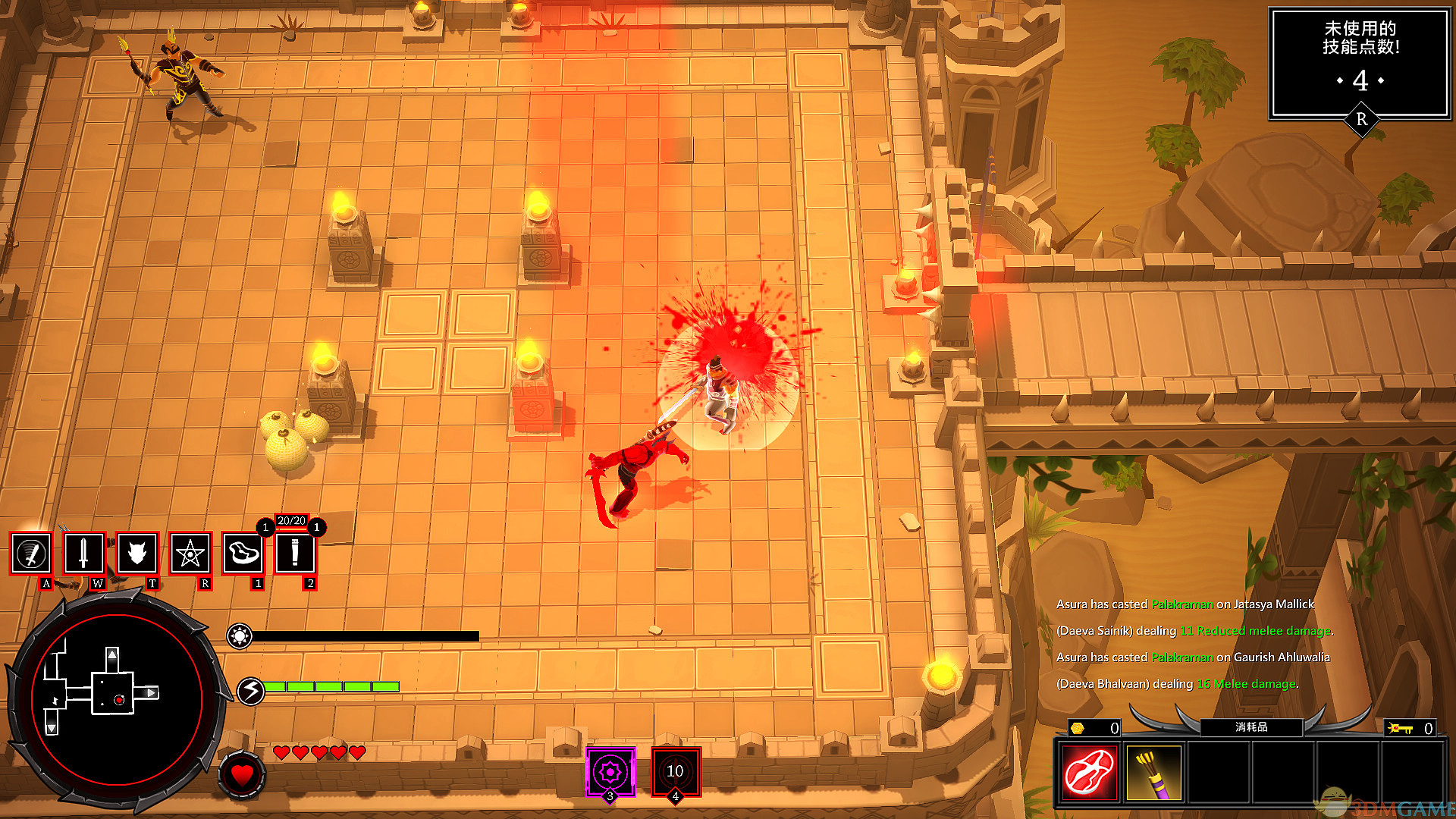Image resolution: width=1456 pixels, height=819 pixels.
Task: Activate the red ability showing 10 charges
Action: [x=676, y=771]
